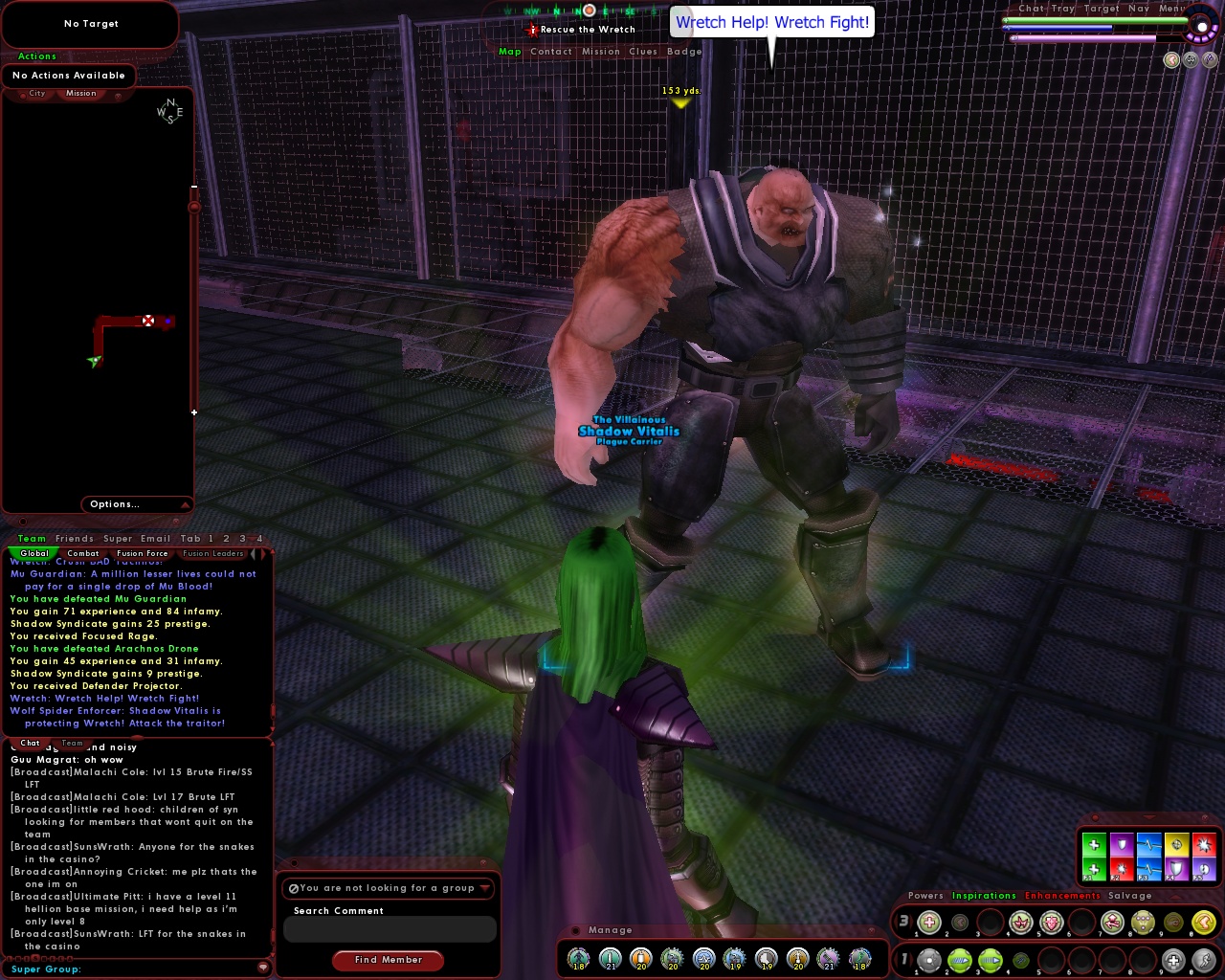Activate the purple Luck inspiration

[1121, 846]
